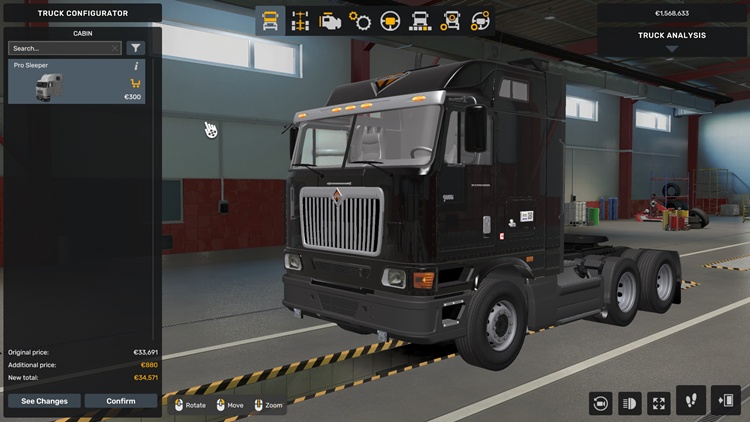This screenshot has height=422, width=750.
Task: Toggle the truck headlights
Action: 630,402
